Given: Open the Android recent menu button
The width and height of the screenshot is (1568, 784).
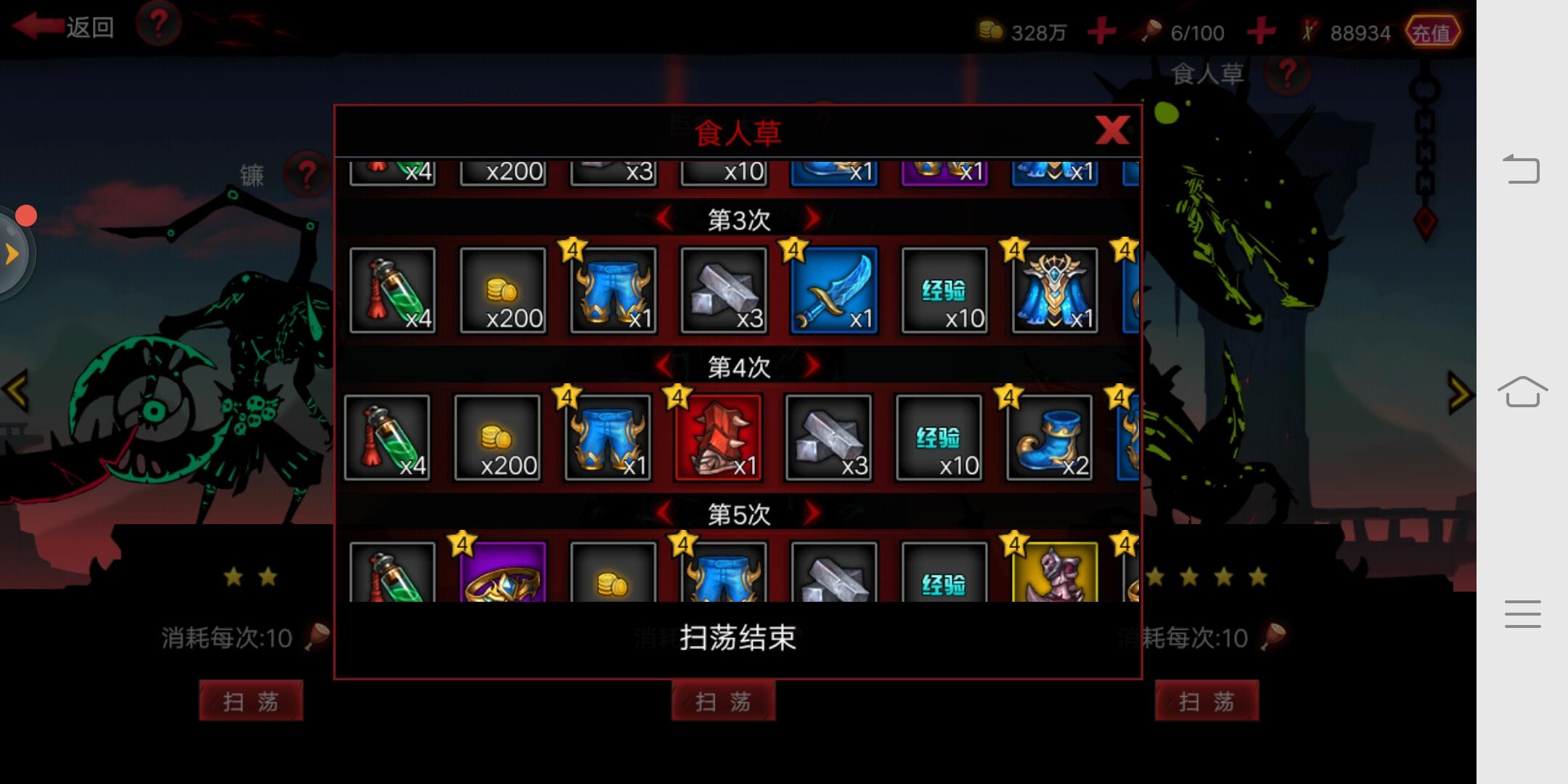Looking at the screenshot, I should click(x=1522, y=613).
